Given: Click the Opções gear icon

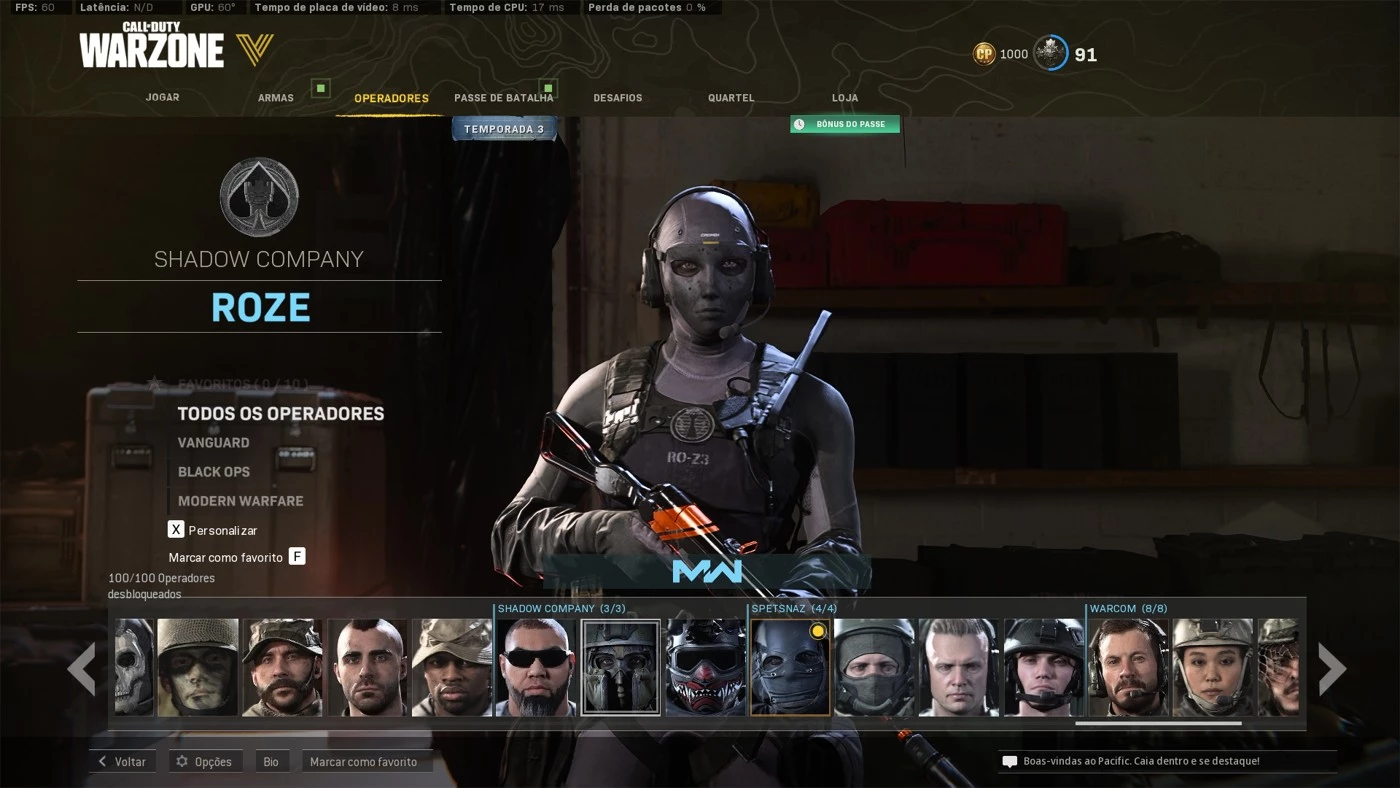Looking at the screenshot, I should [180, 761].
